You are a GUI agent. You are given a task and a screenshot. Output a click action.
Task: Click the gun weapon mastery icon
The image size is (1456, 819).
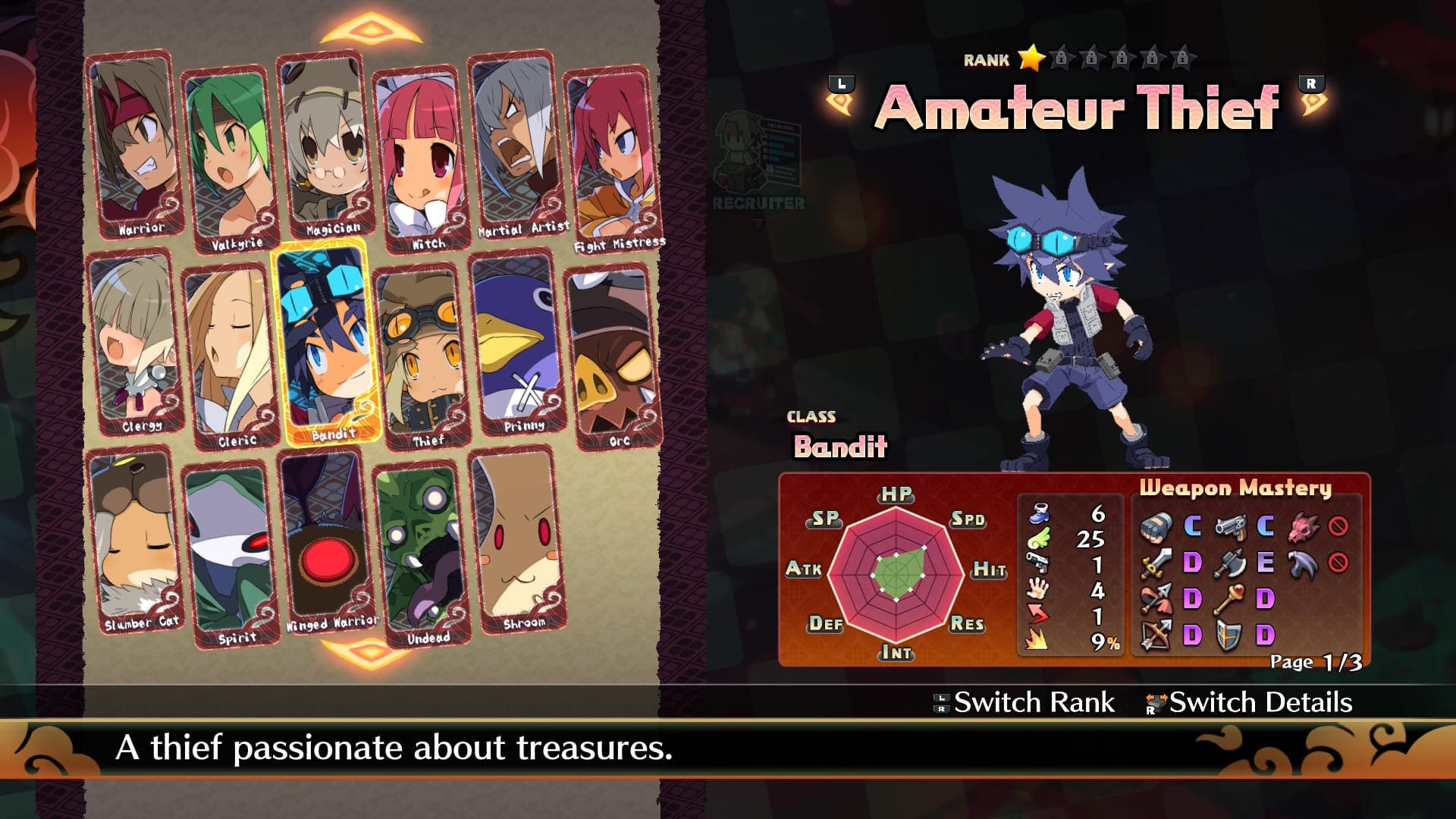[1230, 527]
